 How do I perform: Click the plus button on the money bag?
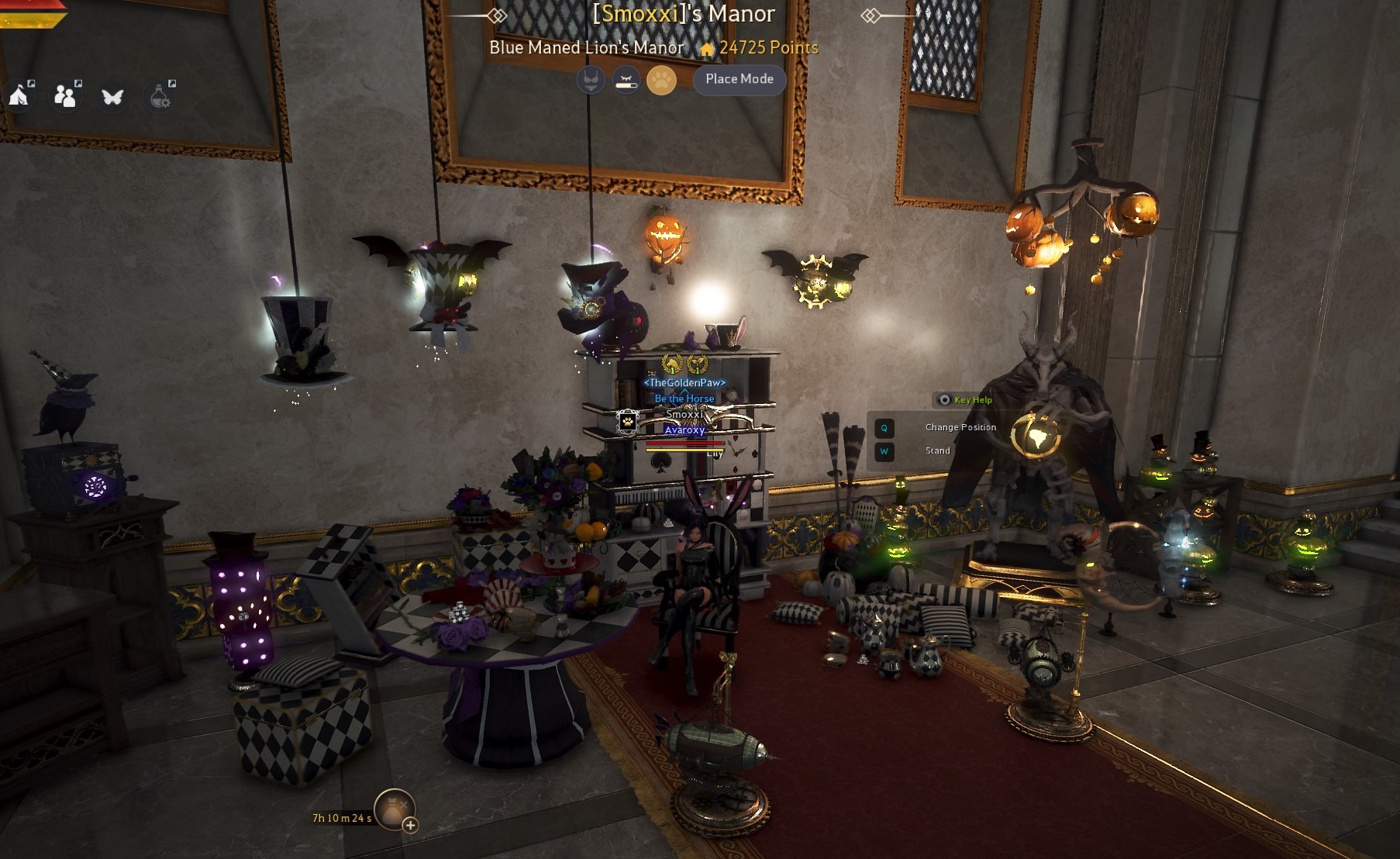coord(410,825)
